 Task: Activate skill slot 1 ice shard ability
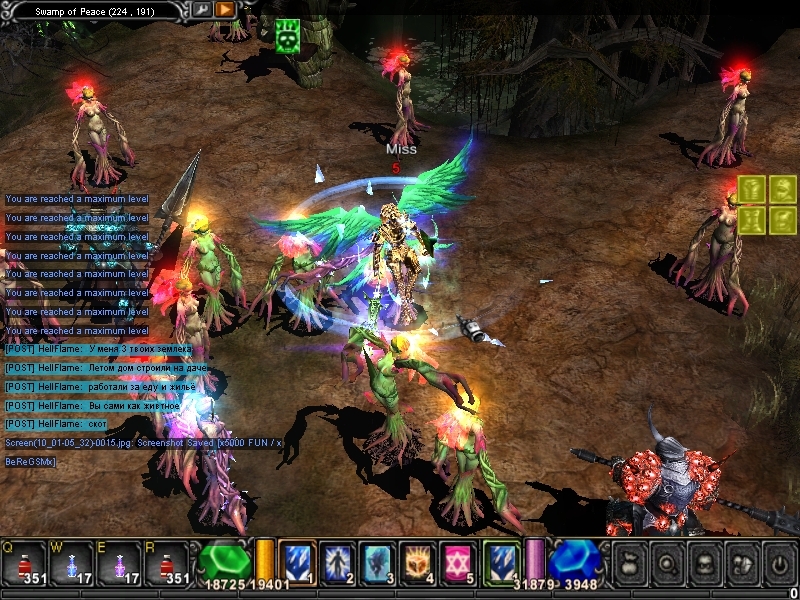click(x=297, y=562)
